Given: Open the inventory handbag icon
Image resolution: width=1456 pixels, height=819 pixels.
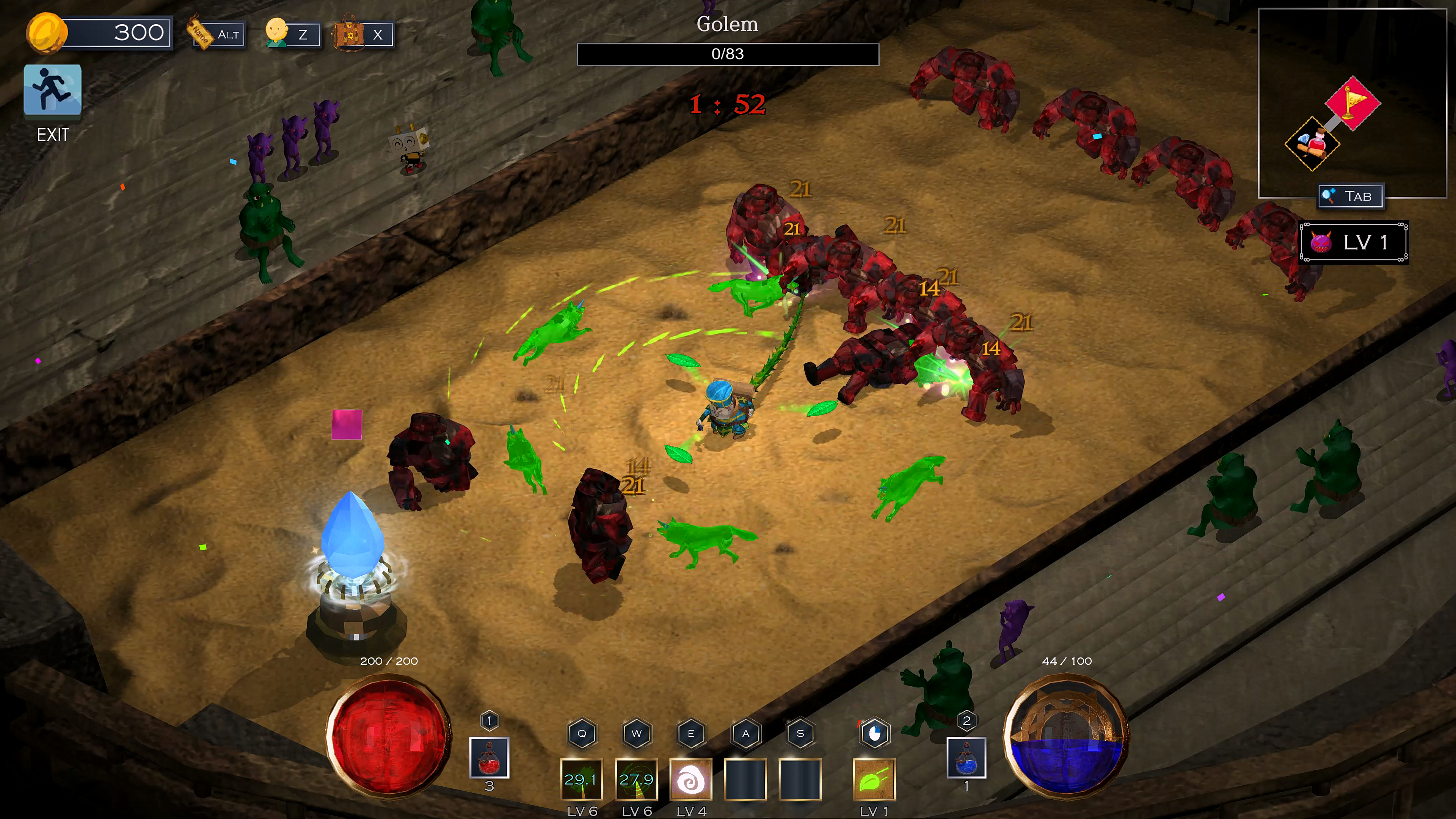Looking at the screenshot, I should [364, 35].
